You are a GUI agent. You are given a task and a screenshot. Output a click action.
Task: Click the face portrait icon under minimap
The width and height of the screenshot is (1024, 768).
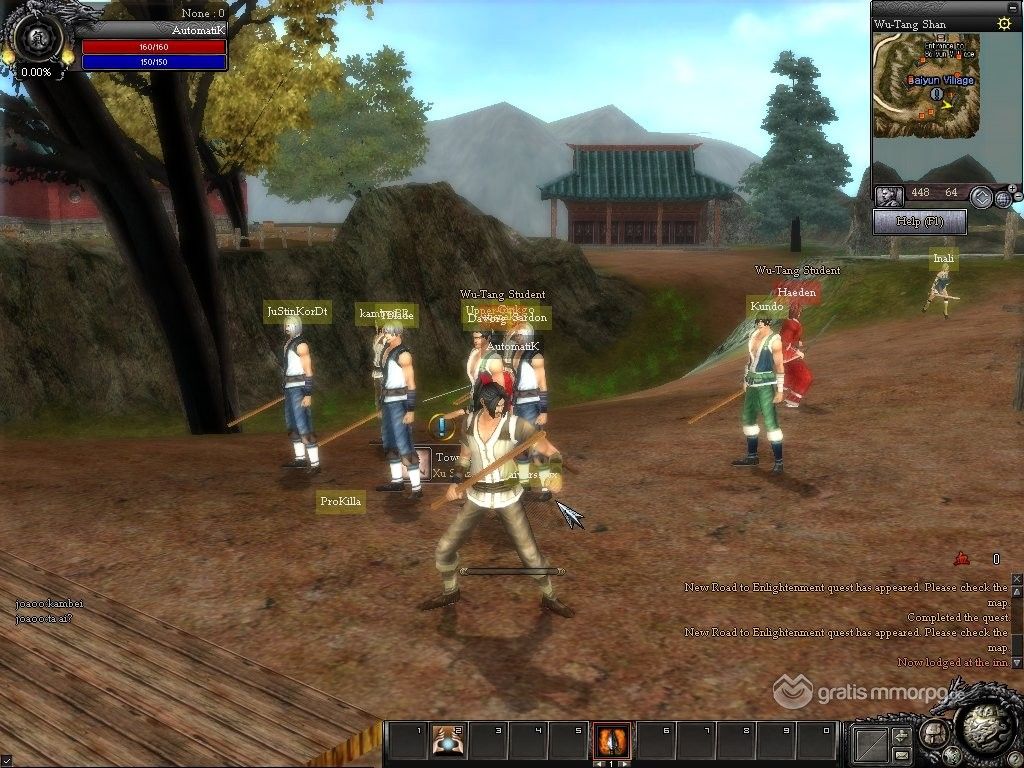tap(888, 196)
